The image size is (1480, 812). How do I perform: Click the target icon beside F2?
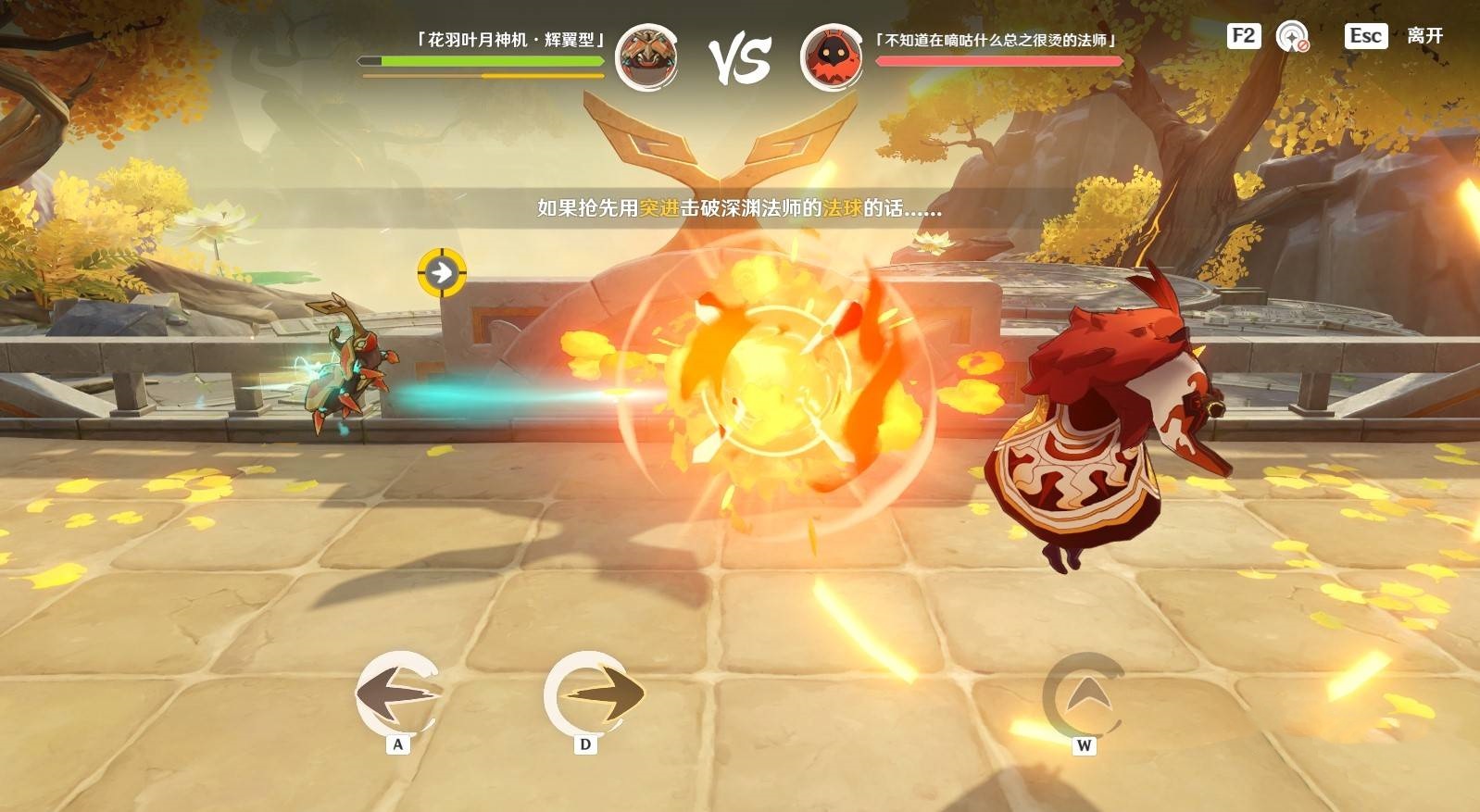coord(1292,37)
